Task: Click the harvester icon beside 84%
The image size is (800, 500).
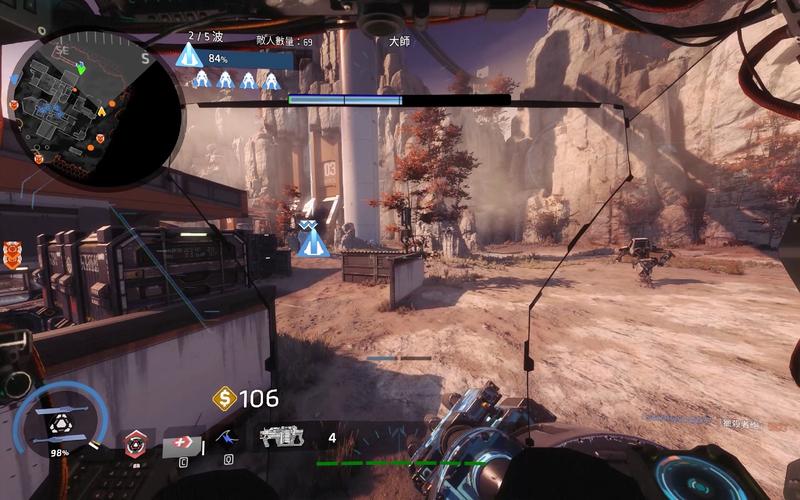Action: point(190,55)
